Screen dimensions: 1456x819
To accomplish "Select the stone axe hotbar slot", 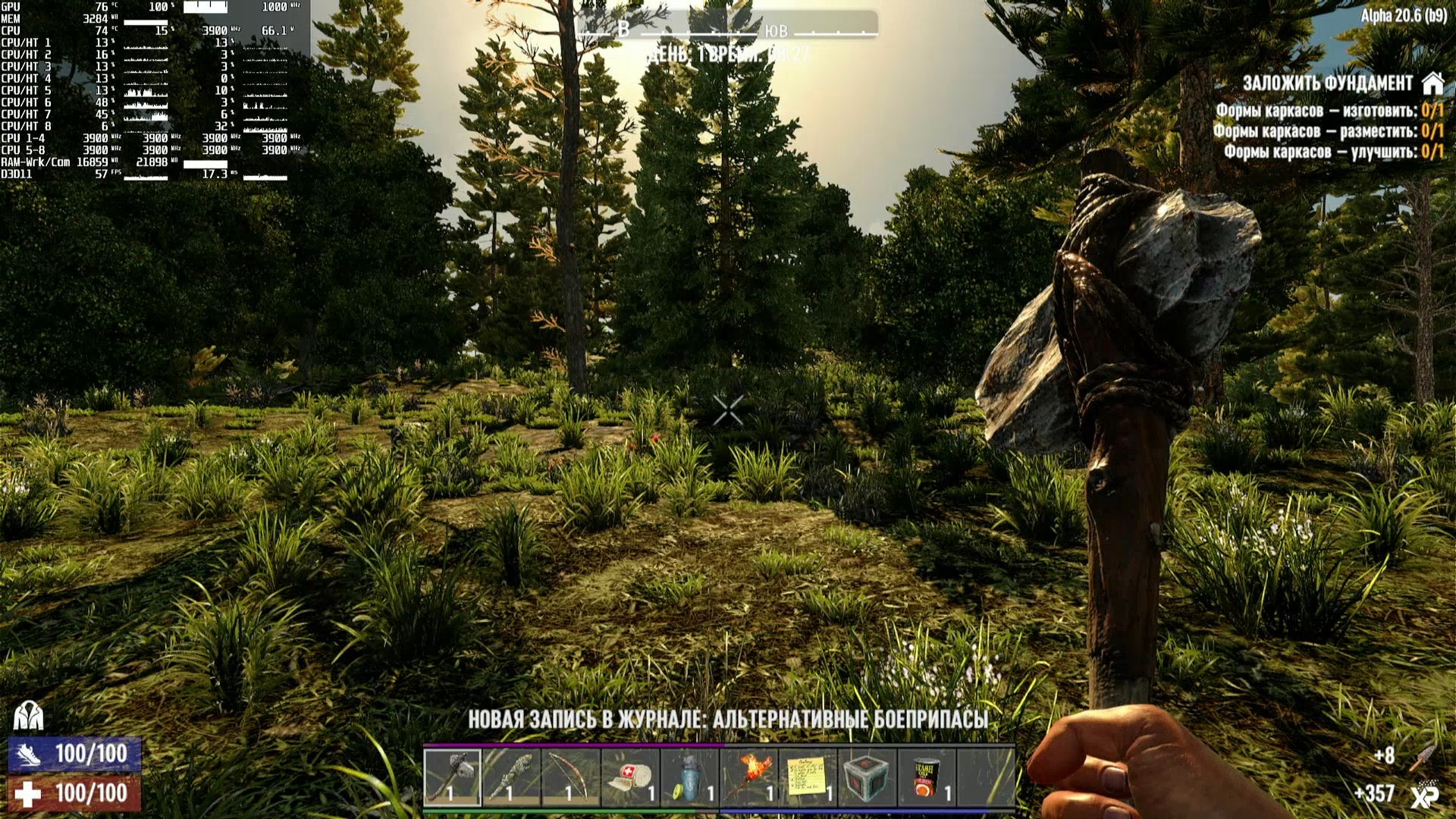I will pos(453,777).
